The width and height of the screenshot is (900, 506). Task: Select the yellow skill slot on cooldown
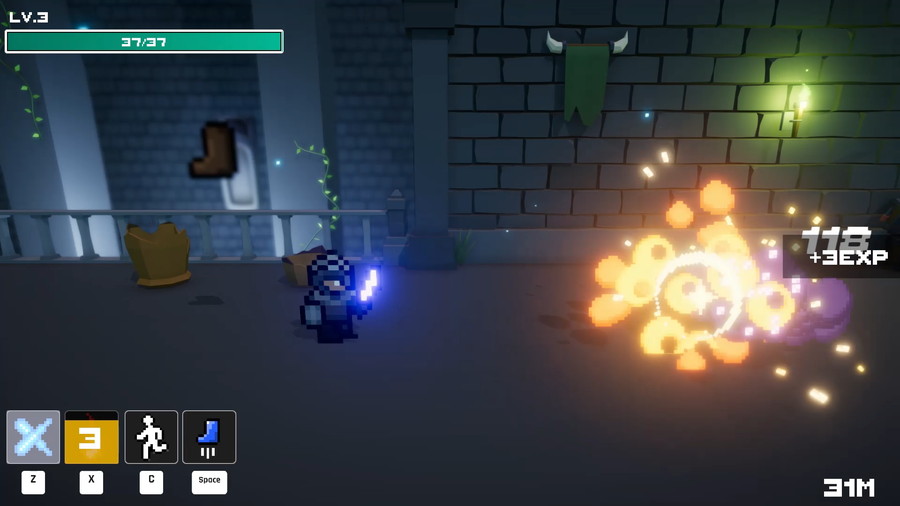point(91,437)
